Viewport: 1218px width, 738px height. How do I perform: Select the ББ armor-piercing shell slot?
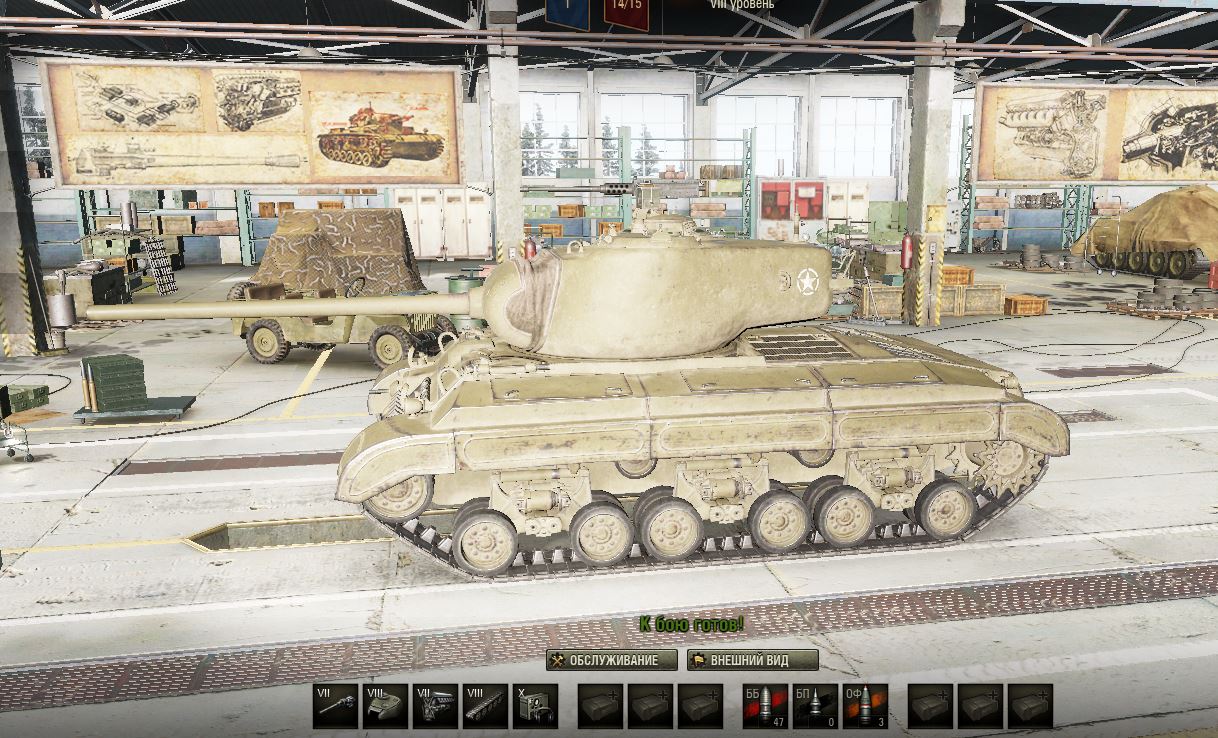[765, 706]
